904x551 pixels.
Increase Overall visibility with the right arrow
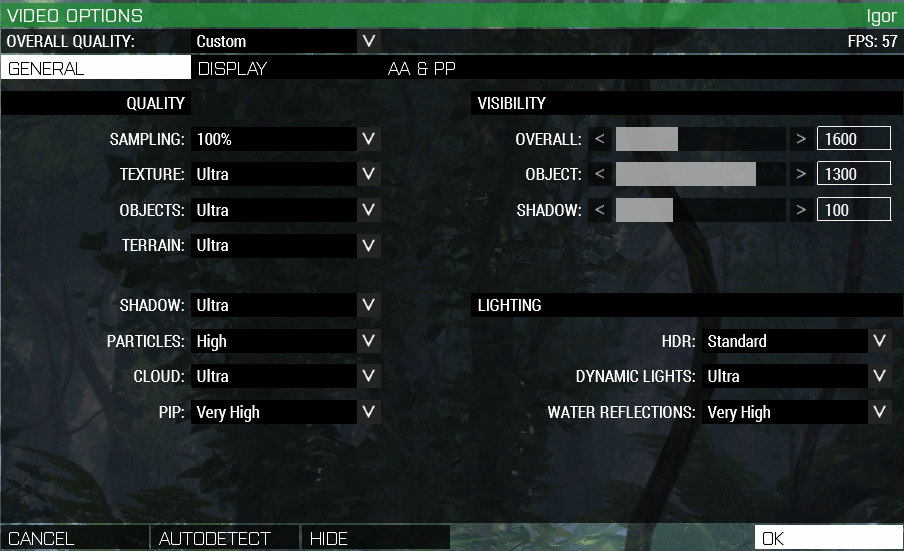click(x=801, y=139)
